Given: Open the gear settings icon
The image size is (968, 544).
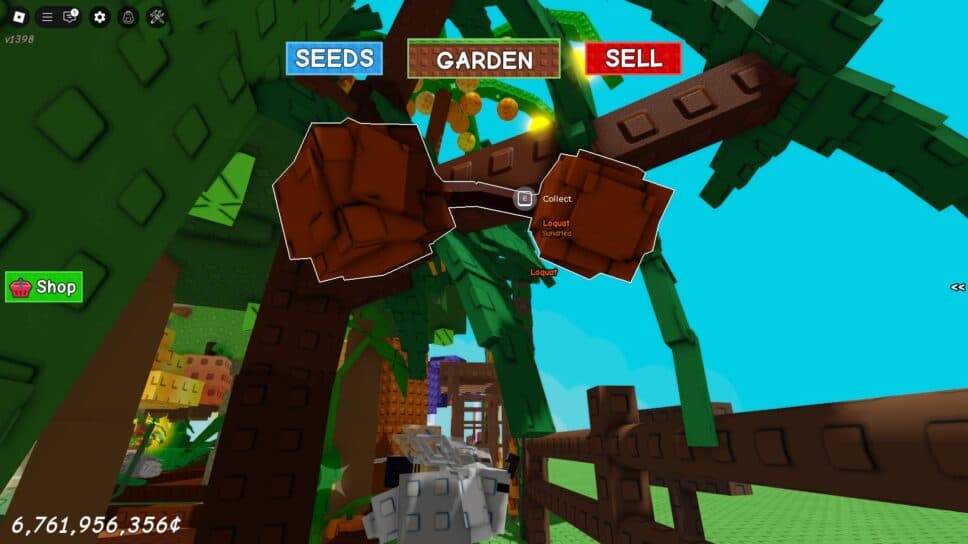Looking at the screenshot, I should [99, 17].
